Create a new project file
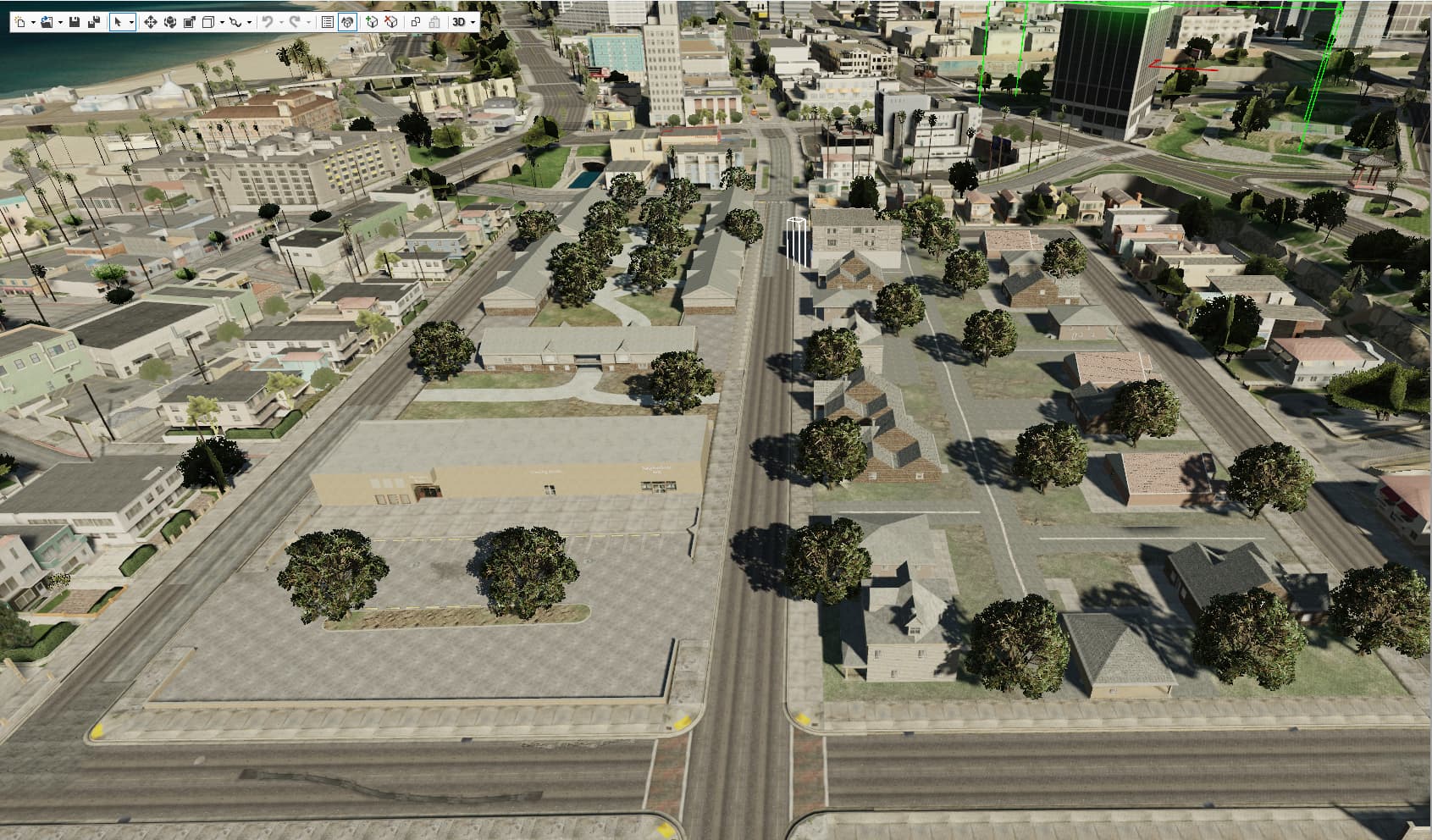1432x840 pixels. (19, 21)
